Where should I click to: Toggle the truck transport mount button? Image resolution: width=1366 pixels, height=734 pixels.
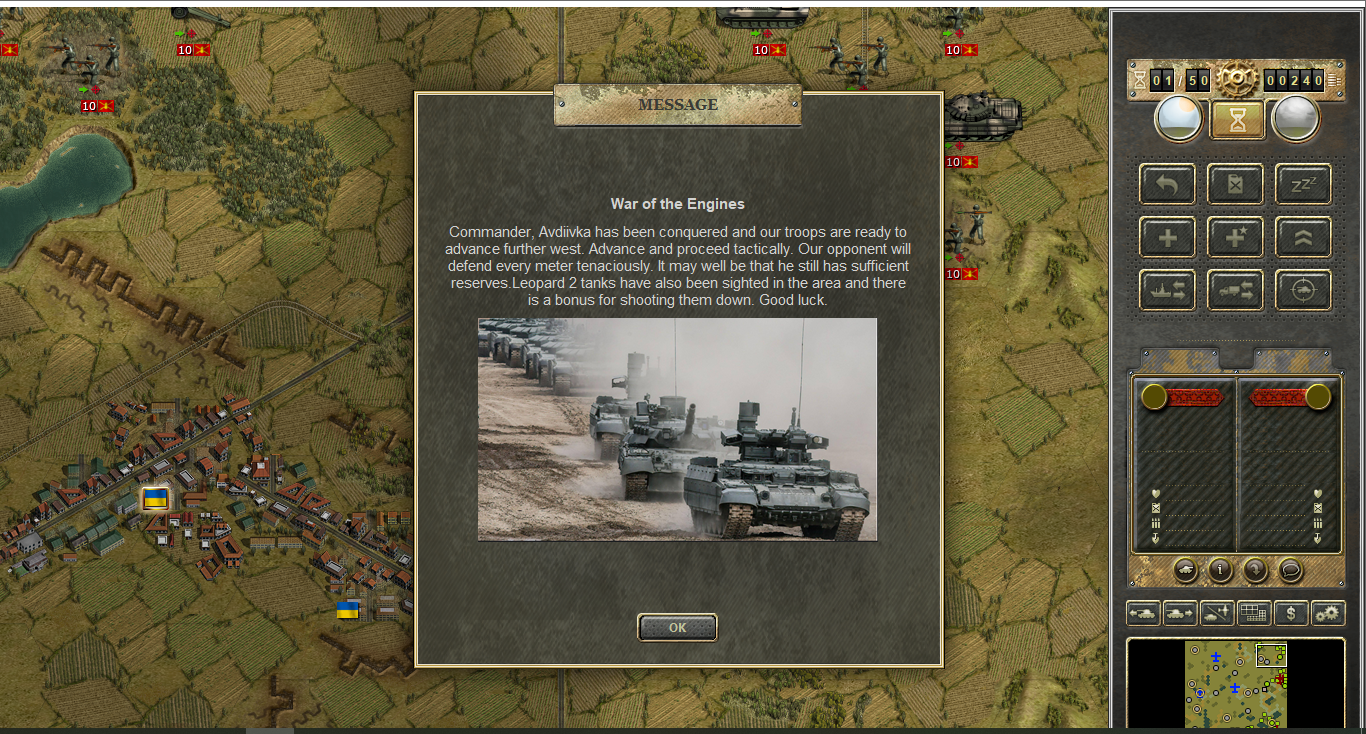1235,290
